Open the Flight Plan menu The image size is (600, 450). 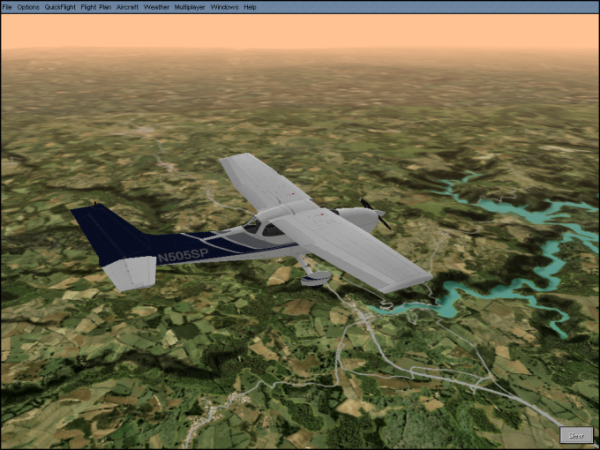(x=96, y=6)
